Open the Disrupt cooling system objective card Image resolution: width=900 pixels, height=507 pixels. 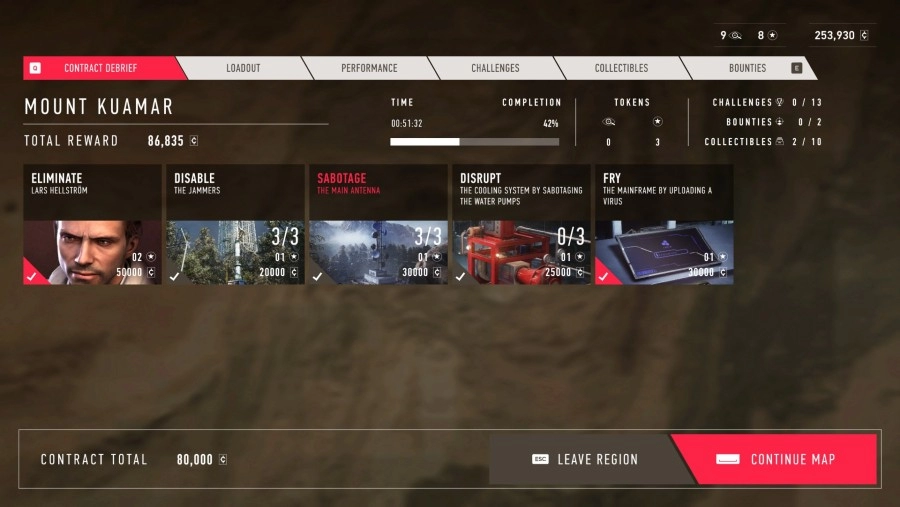tap(521, 225)
